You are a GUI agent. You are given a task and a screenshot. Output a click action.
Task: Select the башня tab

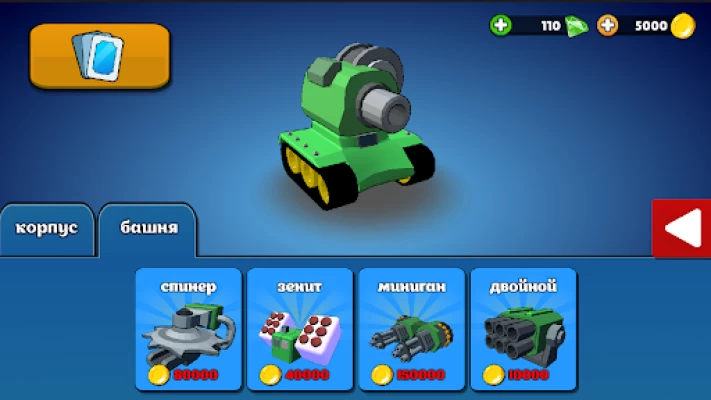click(x=148, y=228)
